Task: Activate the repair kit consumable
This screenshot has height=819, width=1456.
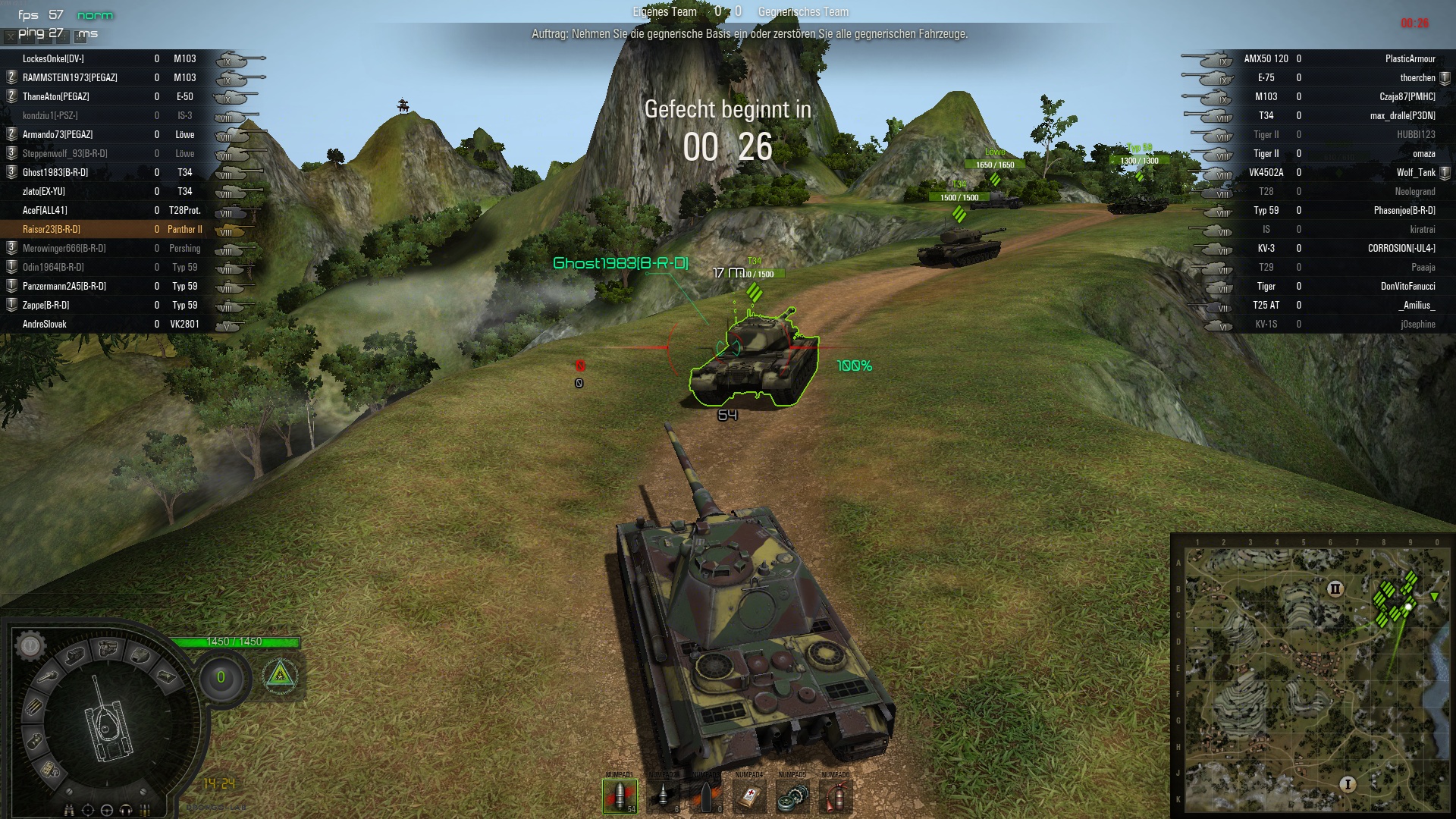Action: click(x=792, y=796)
